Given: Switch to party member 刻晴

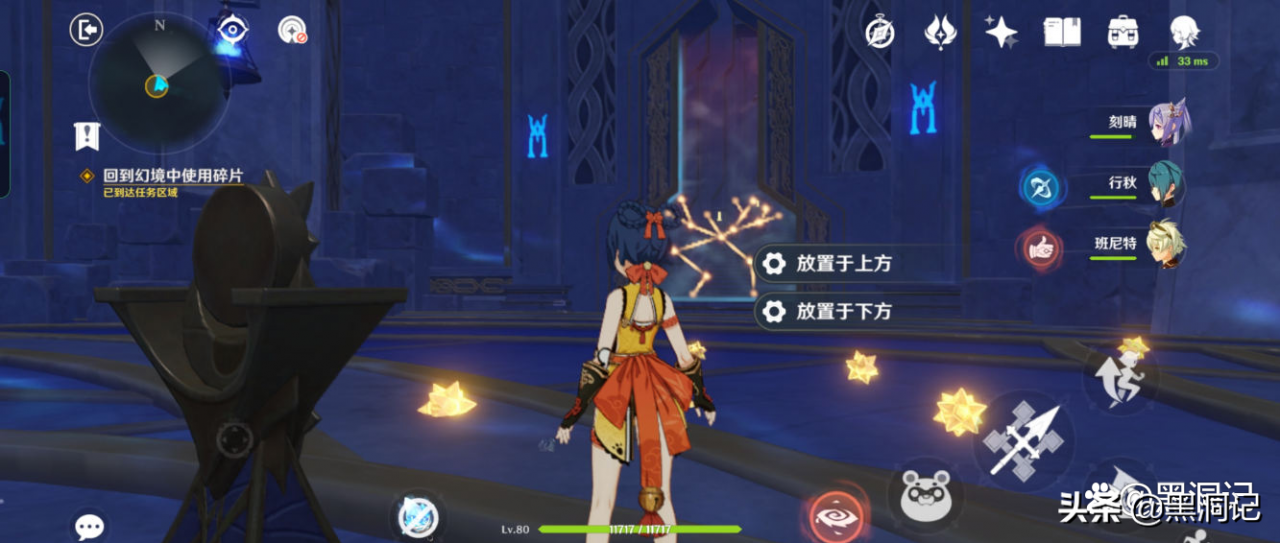Looking at the screenshot, I should (1167, 122).
